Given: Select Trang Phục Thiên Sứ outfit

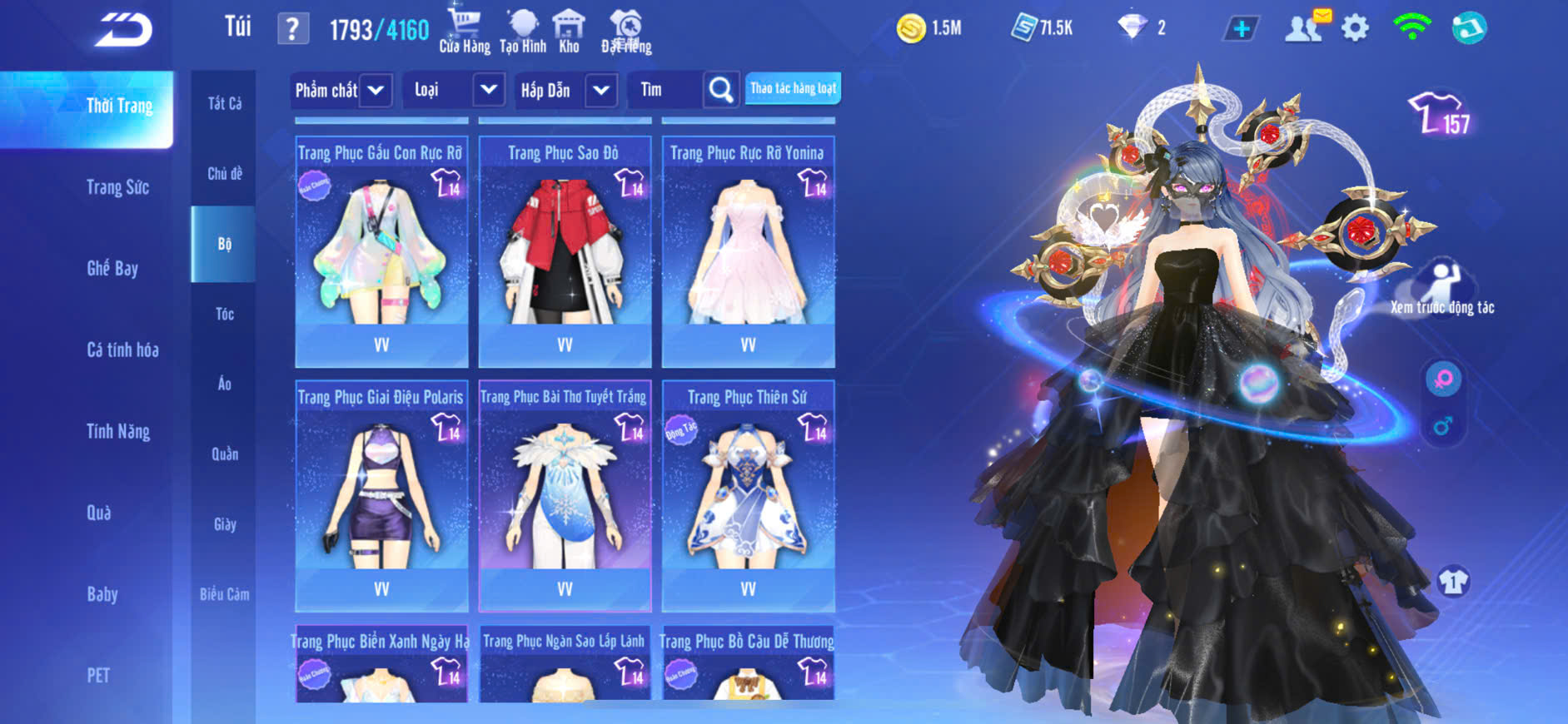Looking at the screenshot, I should coord(748,494).
